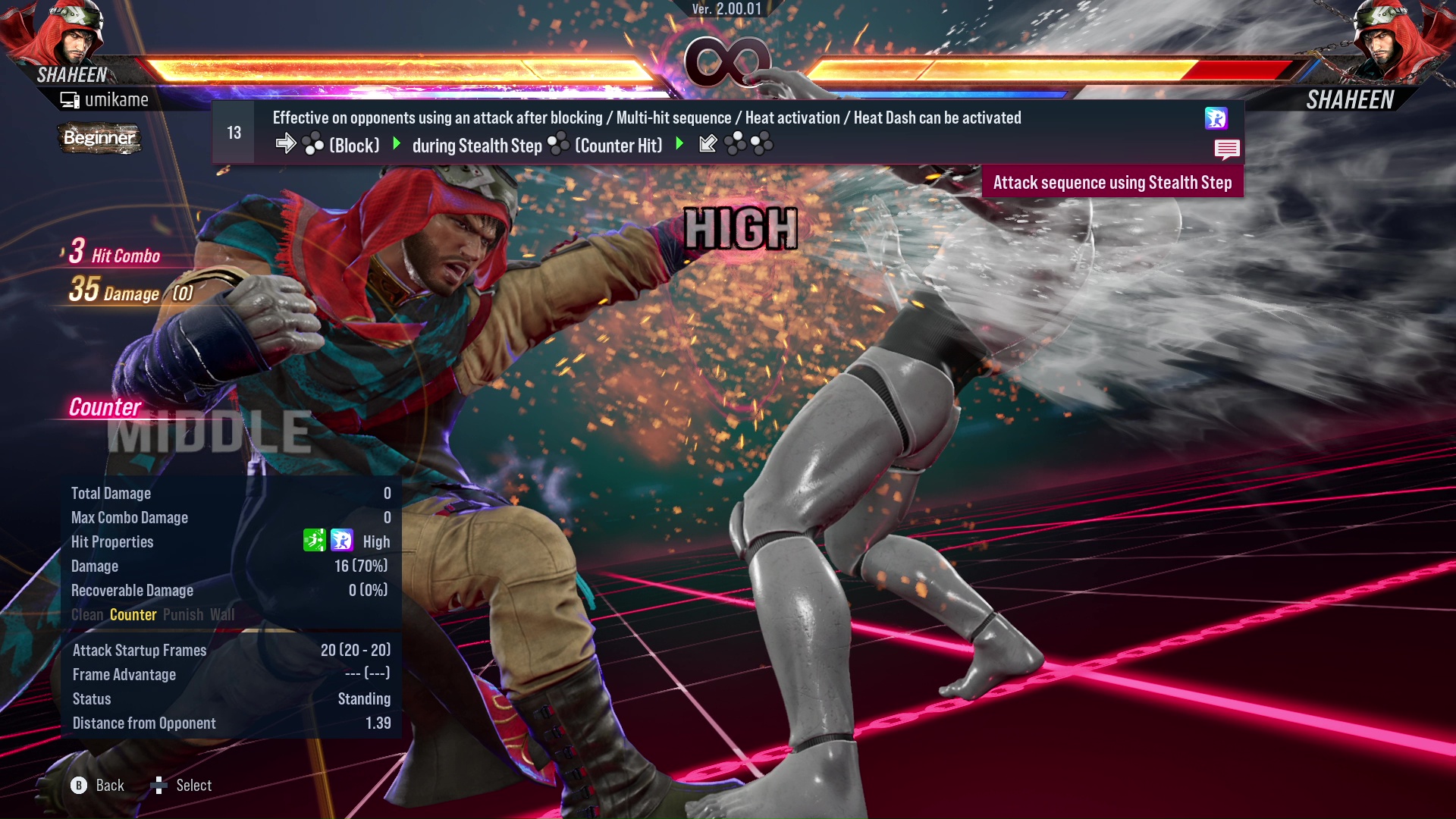Viewport: 1456px width, 819px height.
Task: Click the monitor icon beside umikame
Action: tap(69, 99)
